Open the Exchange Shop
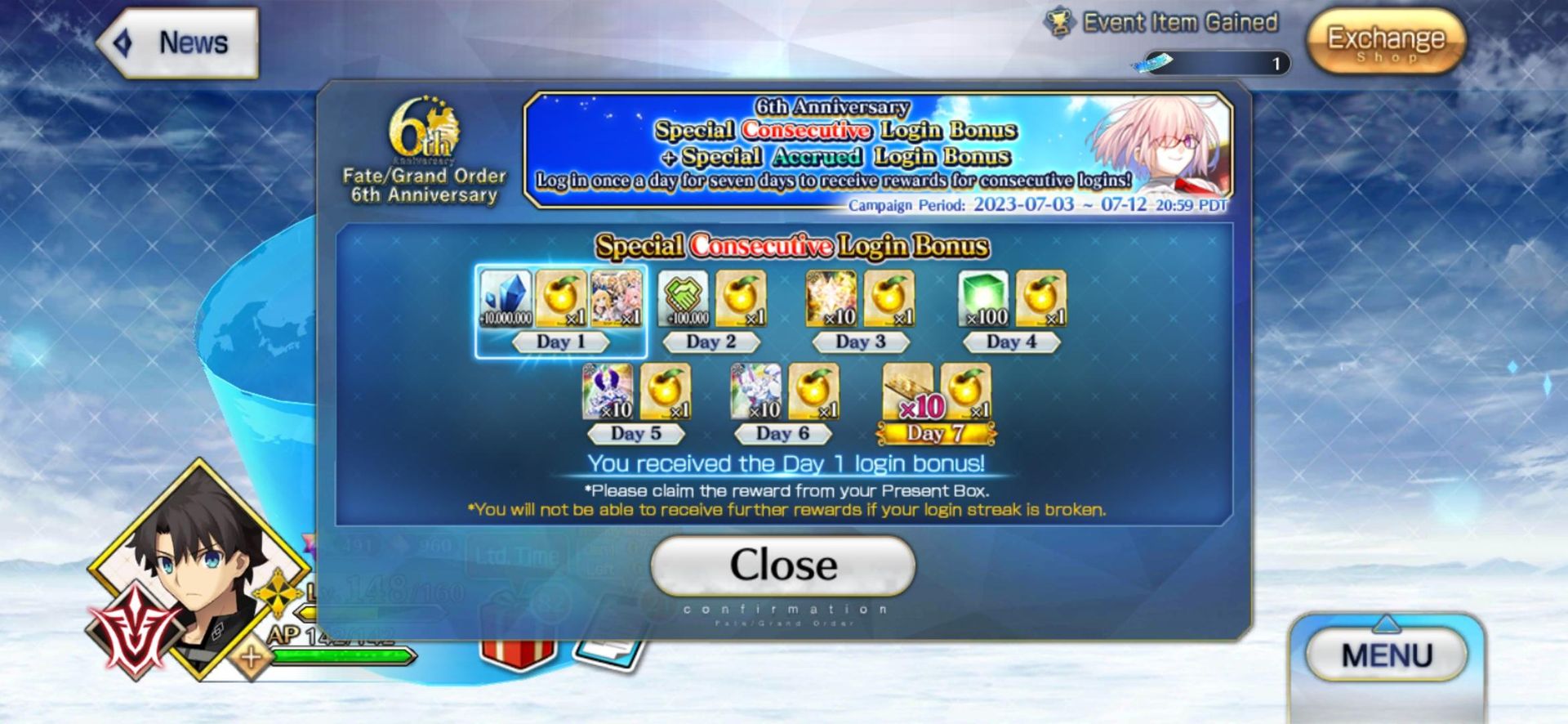Screen dimensions: 1568x724 pos(1386,41)
